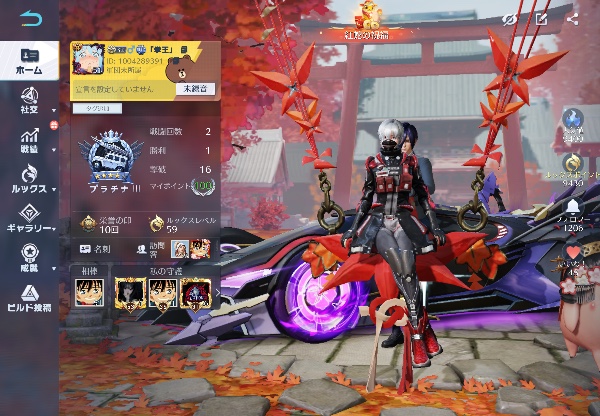The image size is (600, 416).
Task: Open the 名刺 name card
Action: (x=98, y=247)
